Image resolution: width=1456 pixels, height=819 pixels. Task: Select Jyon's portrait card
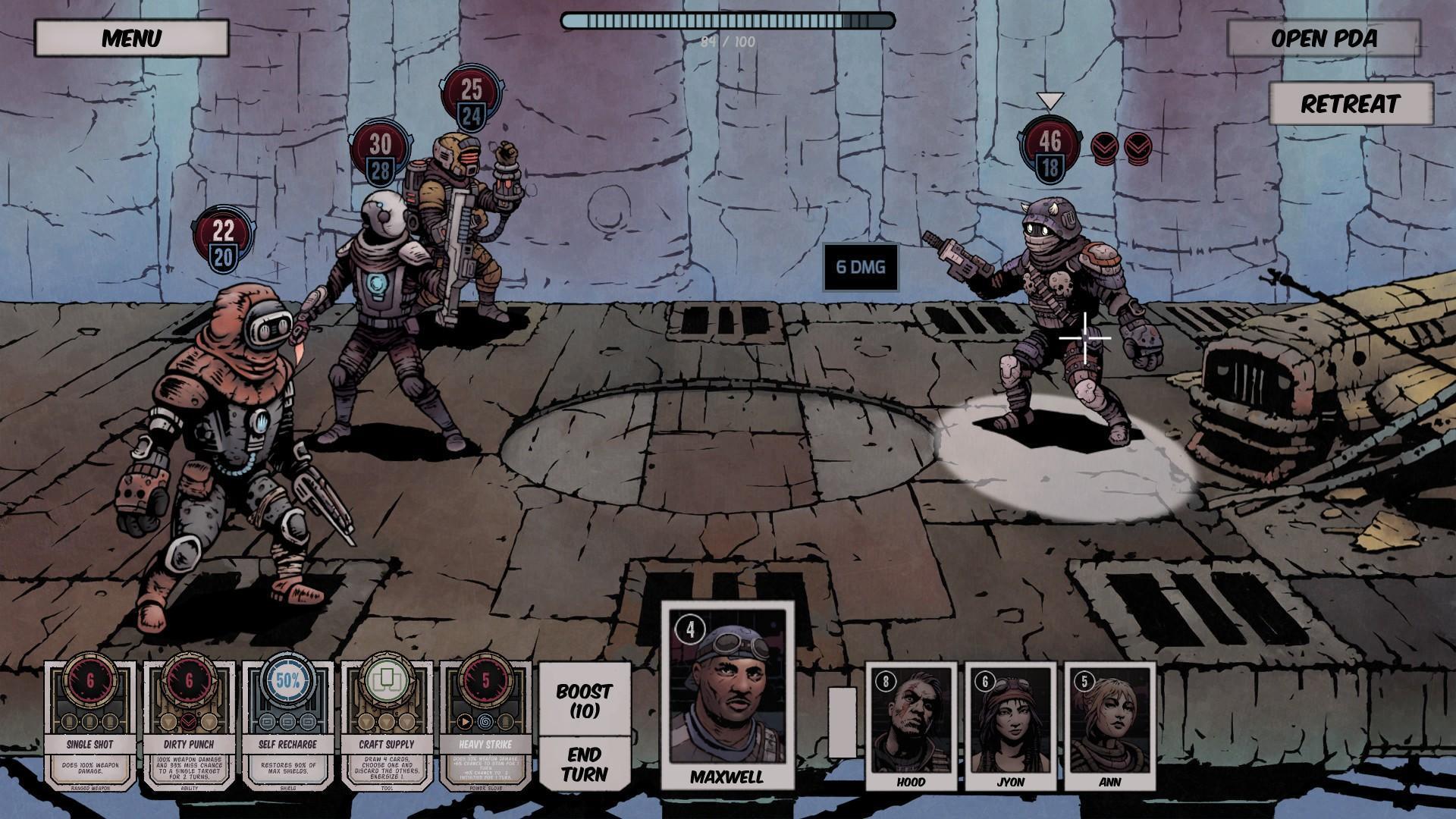point(1010,726)
